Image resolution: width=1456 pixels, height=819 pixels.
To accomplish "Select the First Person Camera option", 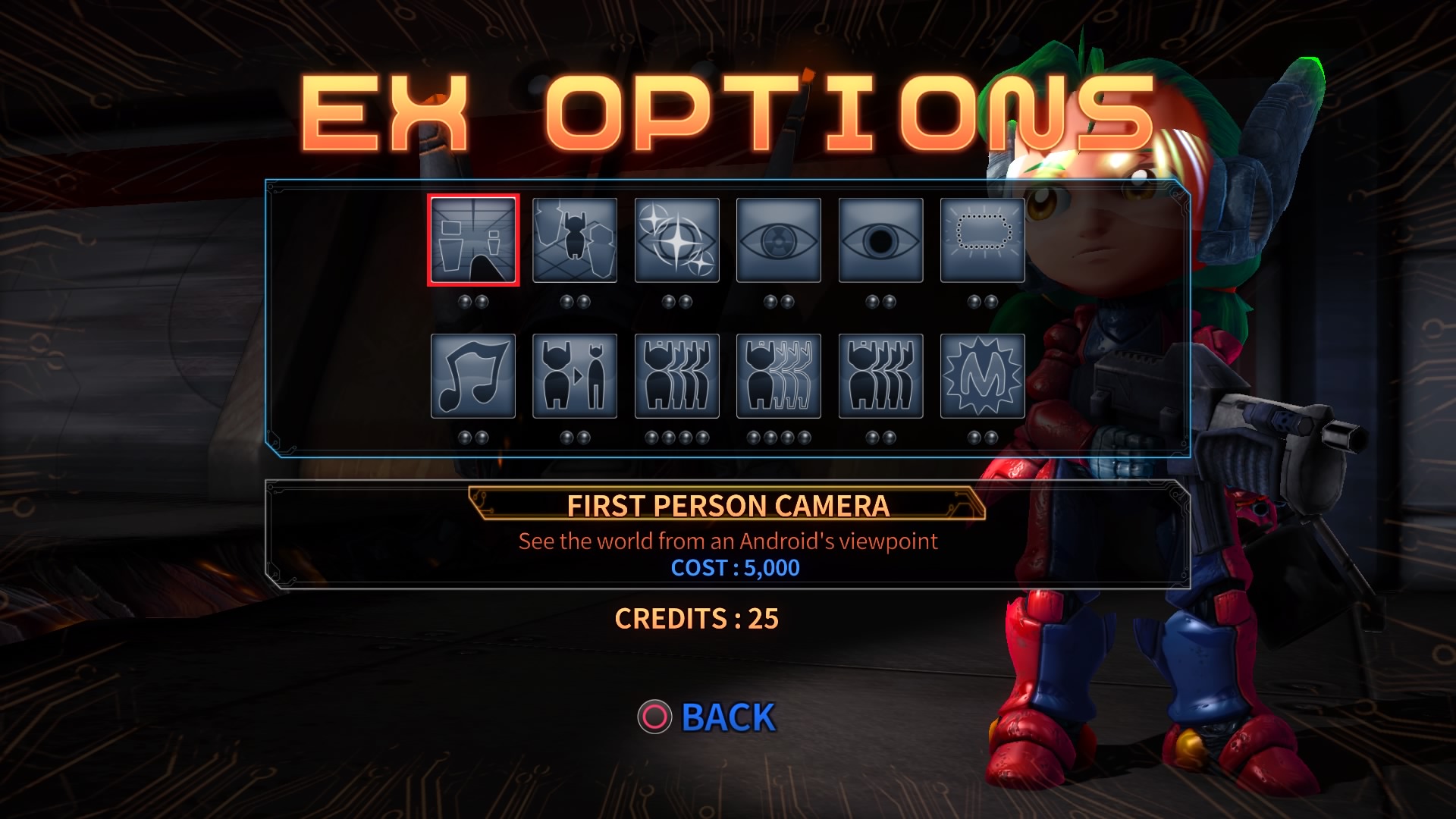I will point(472,240).
